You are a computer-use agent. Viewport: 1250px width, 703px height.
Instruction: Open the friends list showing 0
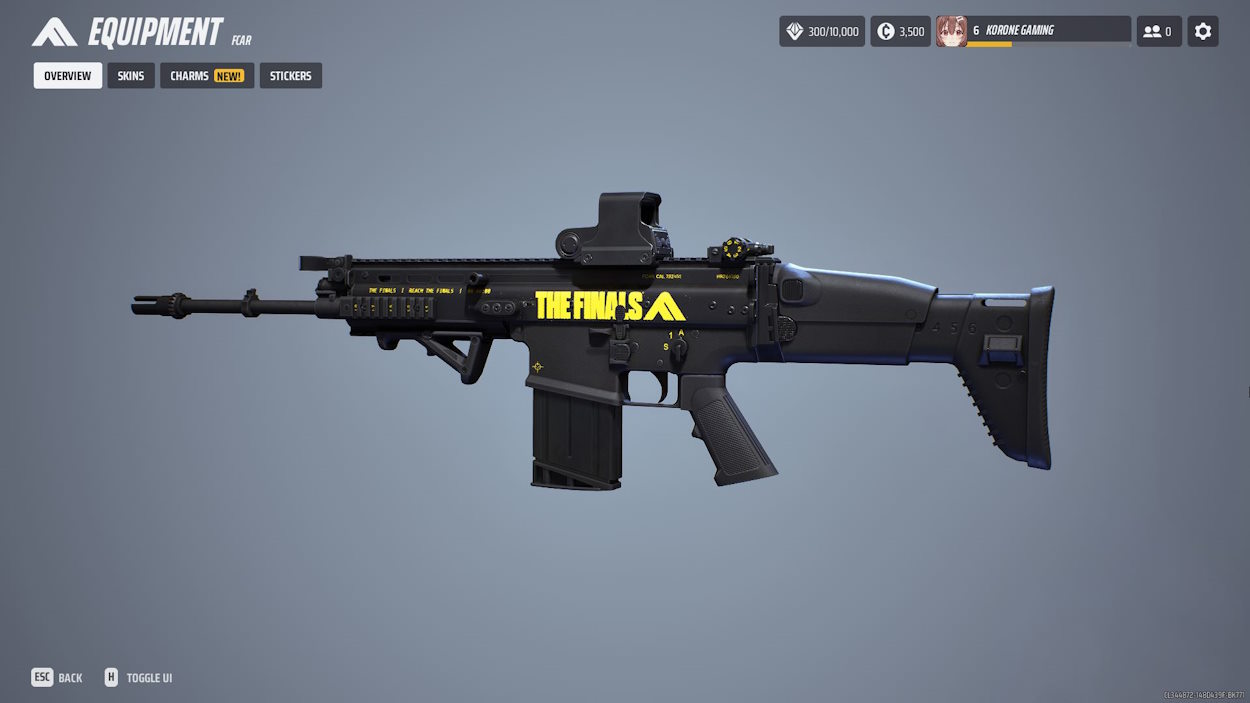pos(1159,31)
